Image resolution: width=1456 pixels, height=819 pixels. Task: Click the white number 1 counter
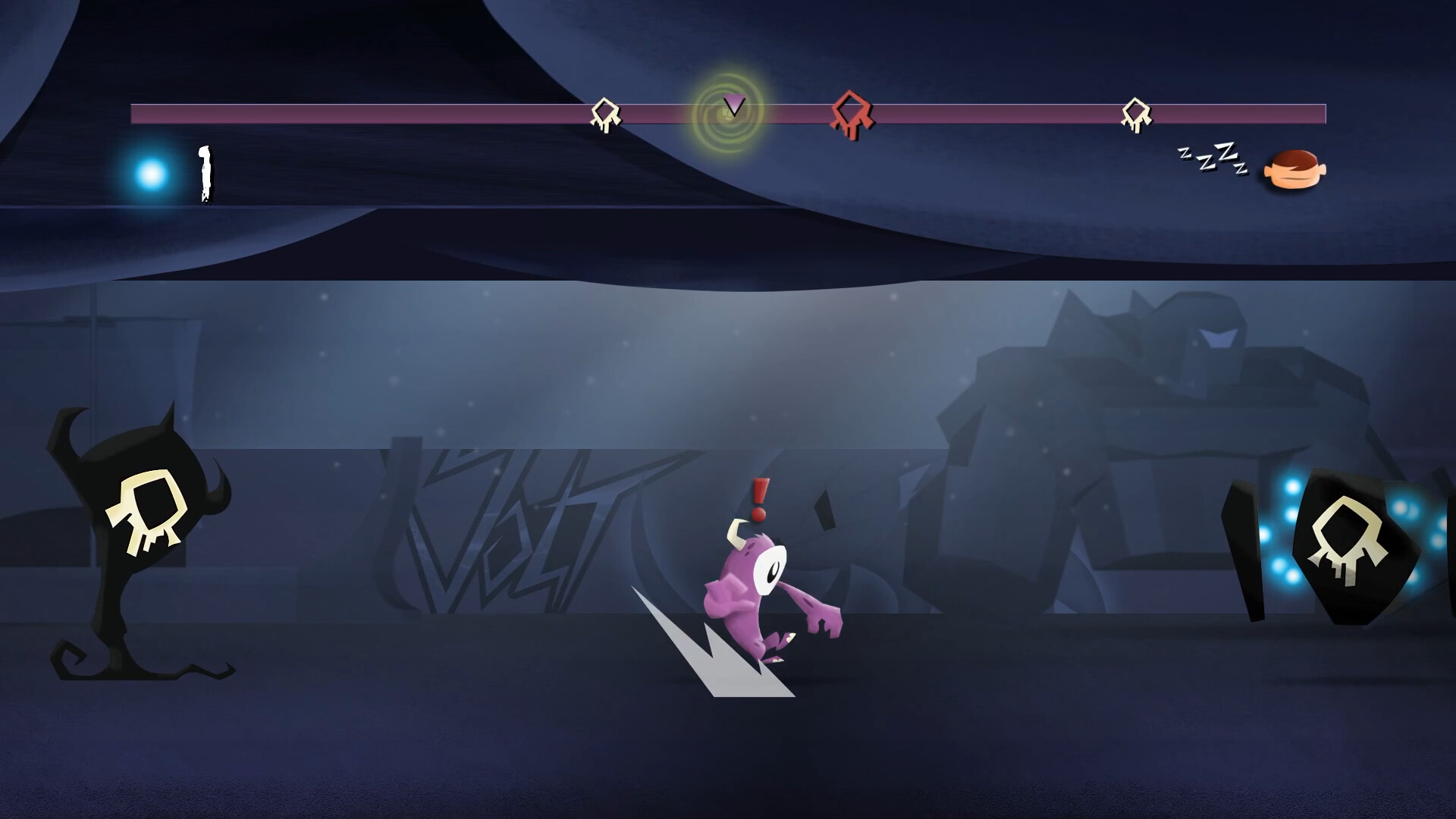(x=203, y=174)
